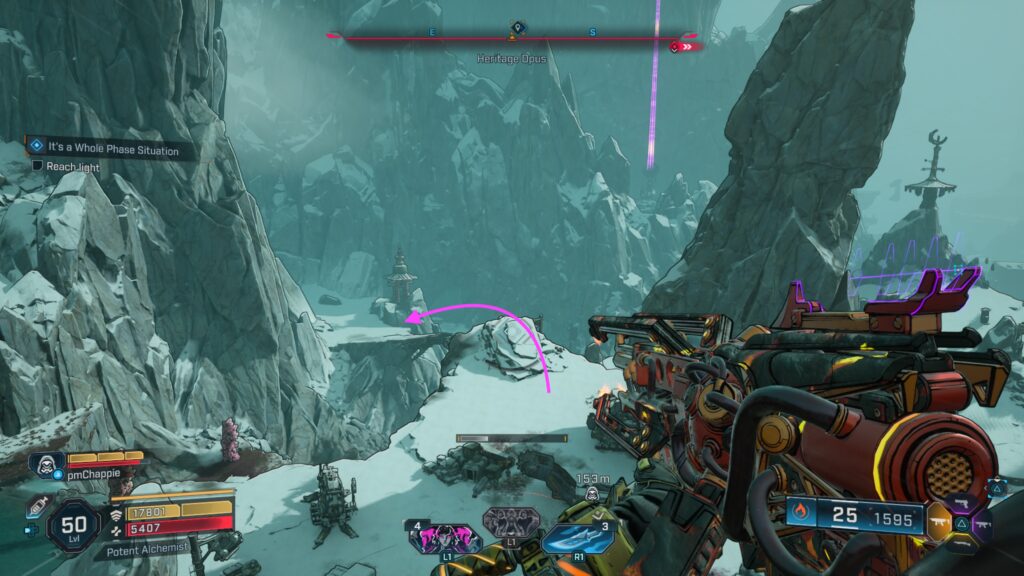
Task: Open the "It's a Whole Phase Situation" quest tracker
Action: pos(112,149)
